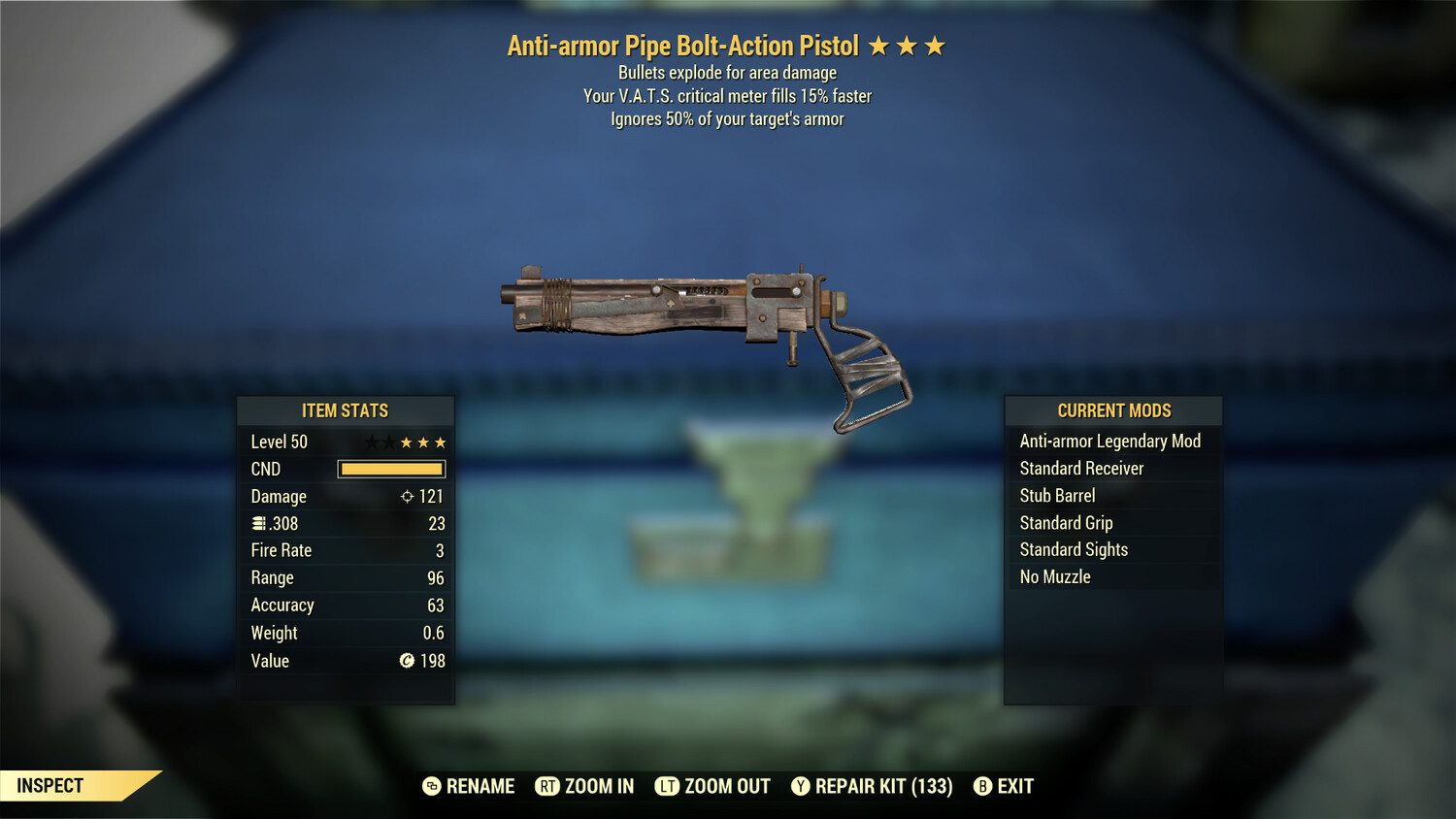The width and height of the screenshot is (1456, 819).
Task: Click the B Exit button icon
Action: [x=983, y=786]
